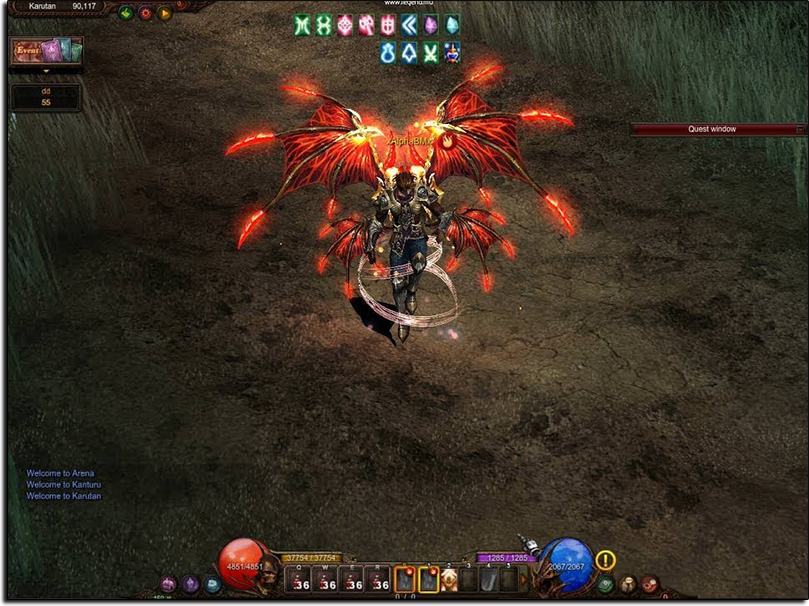The height and width of the screenshot is (606, 809).
Task: Select the red shield buff icon
Action: pyautogui.click(x=388, y=26)
